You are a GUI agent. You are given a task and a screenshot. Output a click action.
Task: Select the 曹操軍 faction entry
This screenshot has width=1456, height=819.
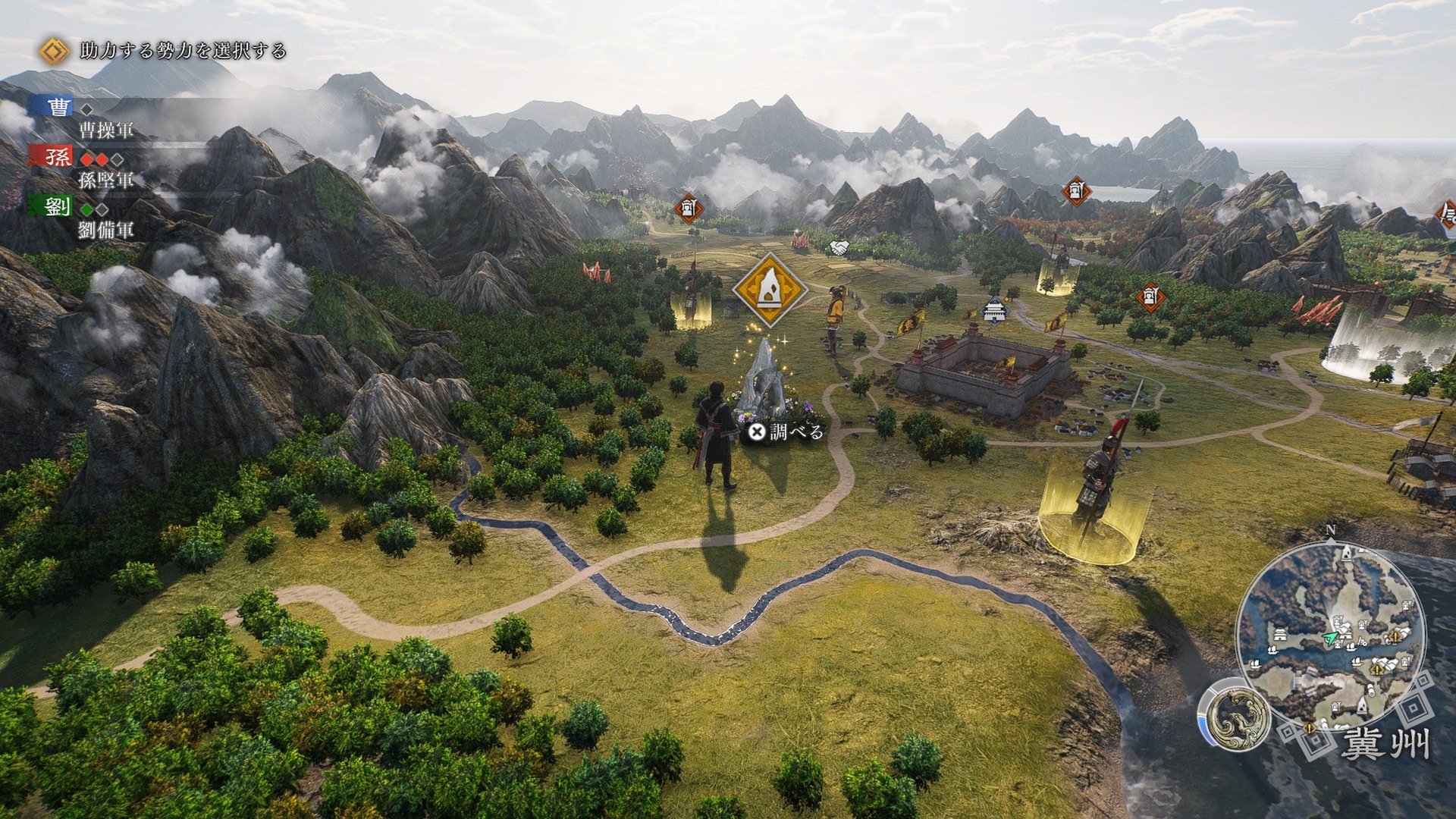pyautogui.click(x=105, y=129)
